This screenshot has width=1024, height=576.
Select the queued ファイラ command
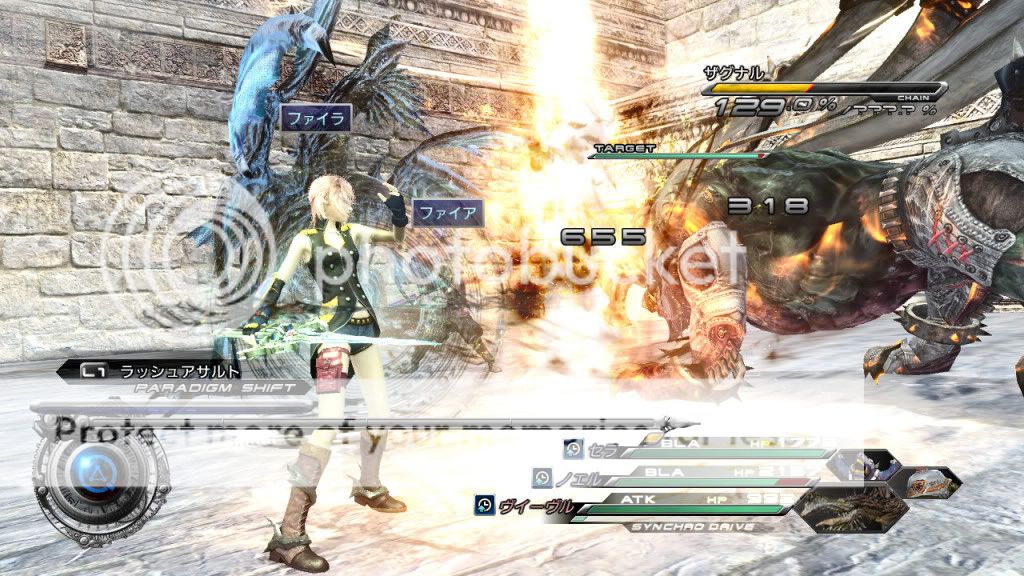(x=316, y=119)
